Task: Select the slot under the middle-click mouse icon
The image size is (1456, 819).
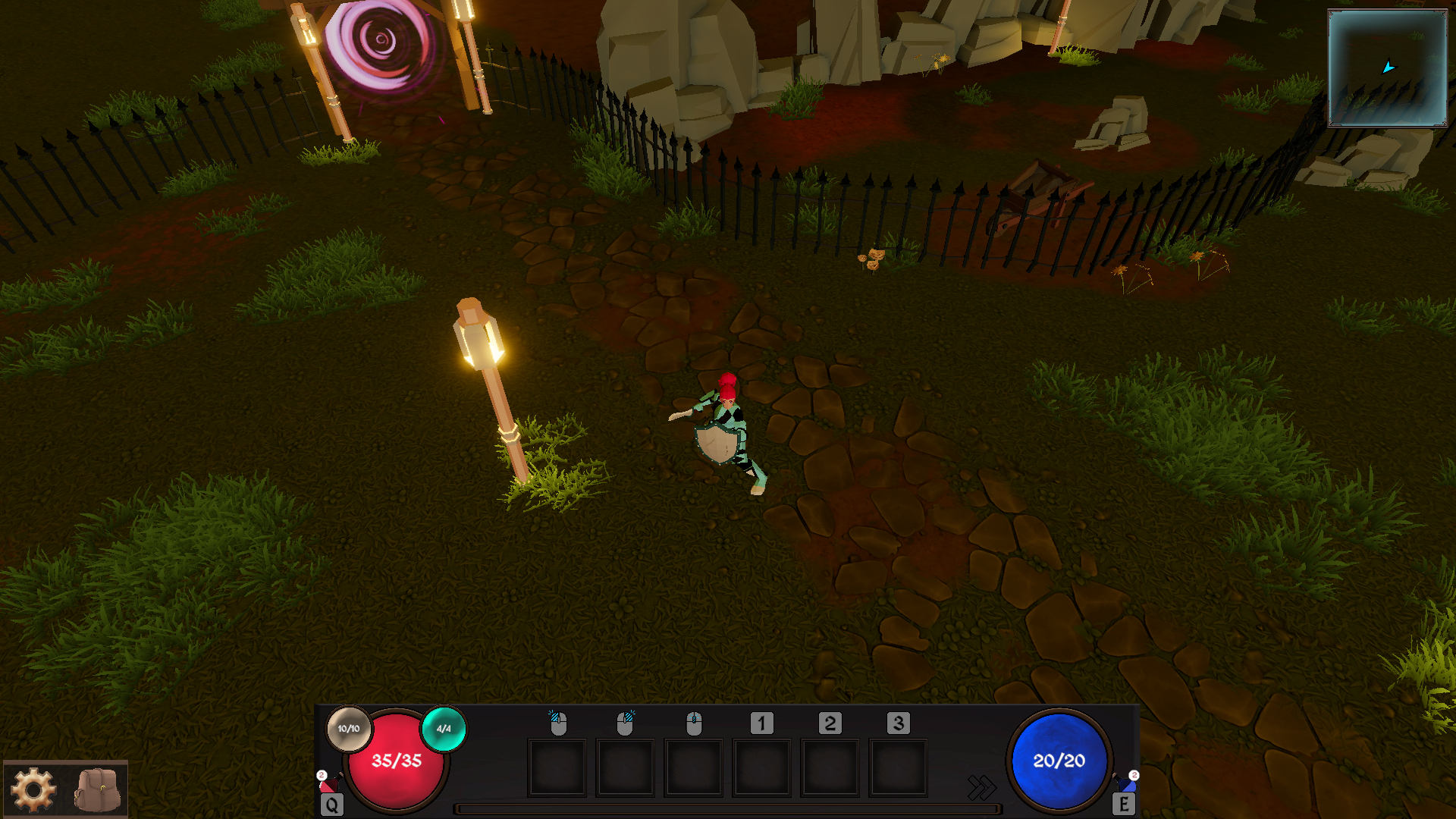Action: (693, 768)
